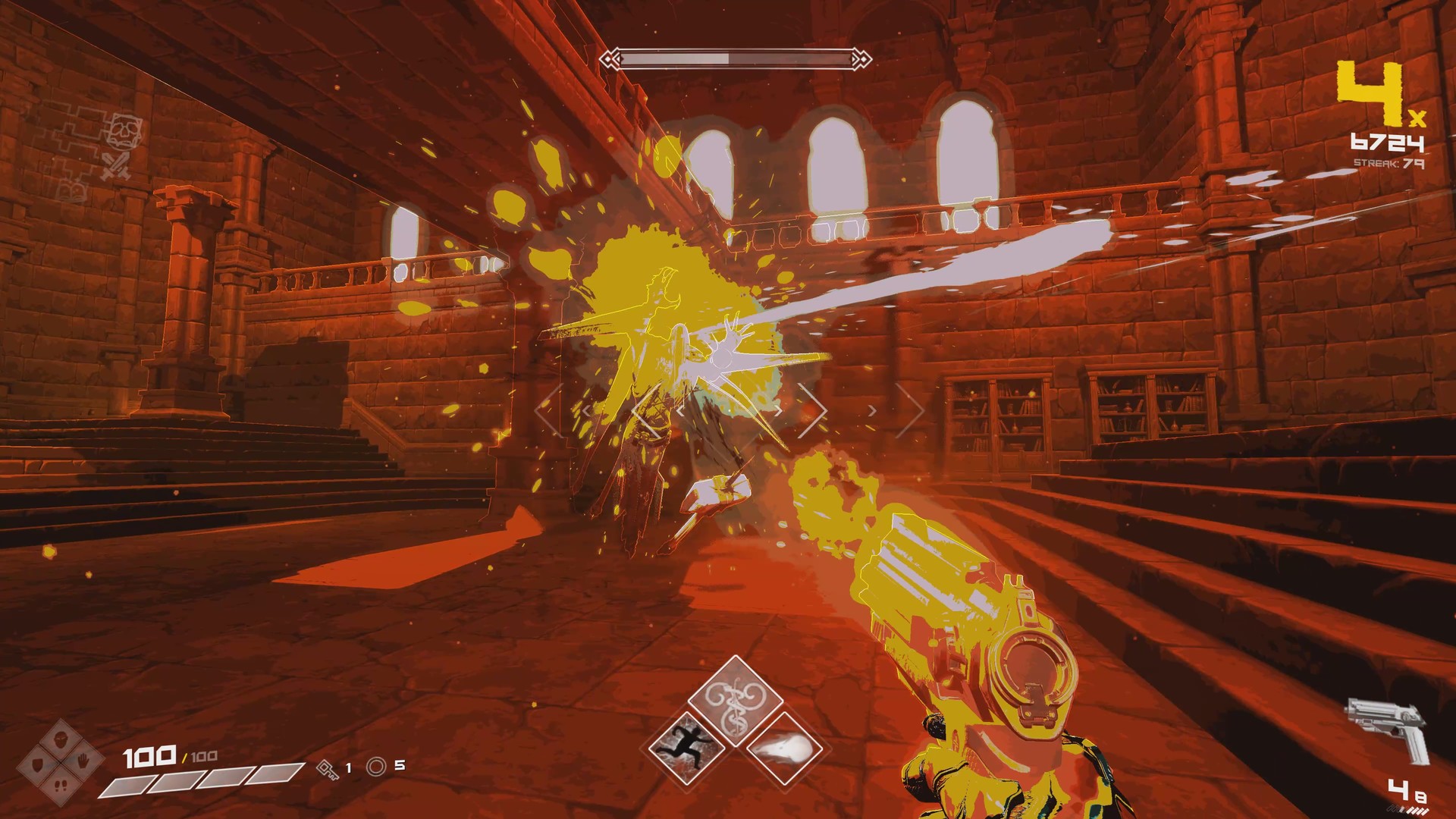Screen dimensions: 1456x819
Task: Click the shield stat diamond icon
Action: click(37, 763)
